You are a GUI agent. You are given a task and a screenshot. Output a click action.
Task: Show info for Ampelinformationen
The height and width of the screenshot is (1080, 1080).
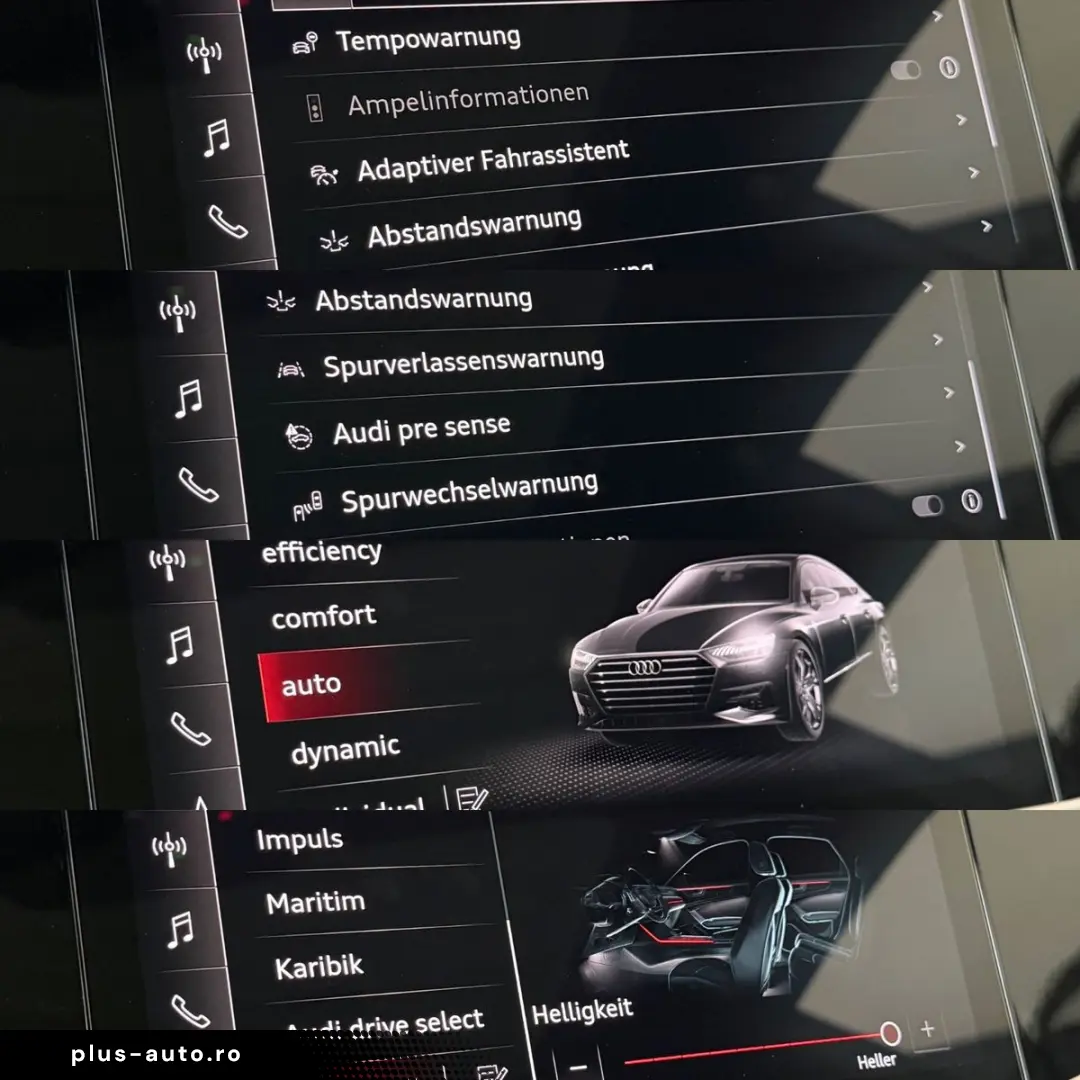pyautogui.click(x=949, y=67)
